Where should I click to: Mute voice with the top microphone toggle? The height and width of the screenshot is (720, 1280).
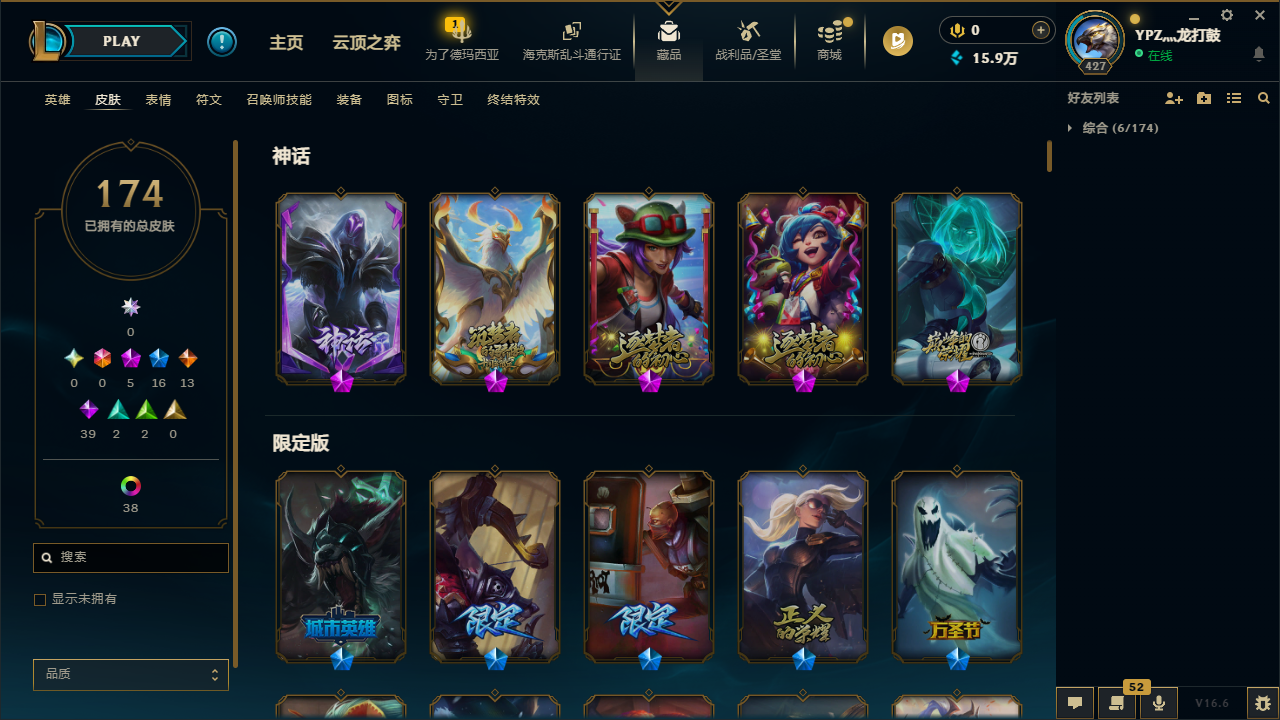coord(957,30)
